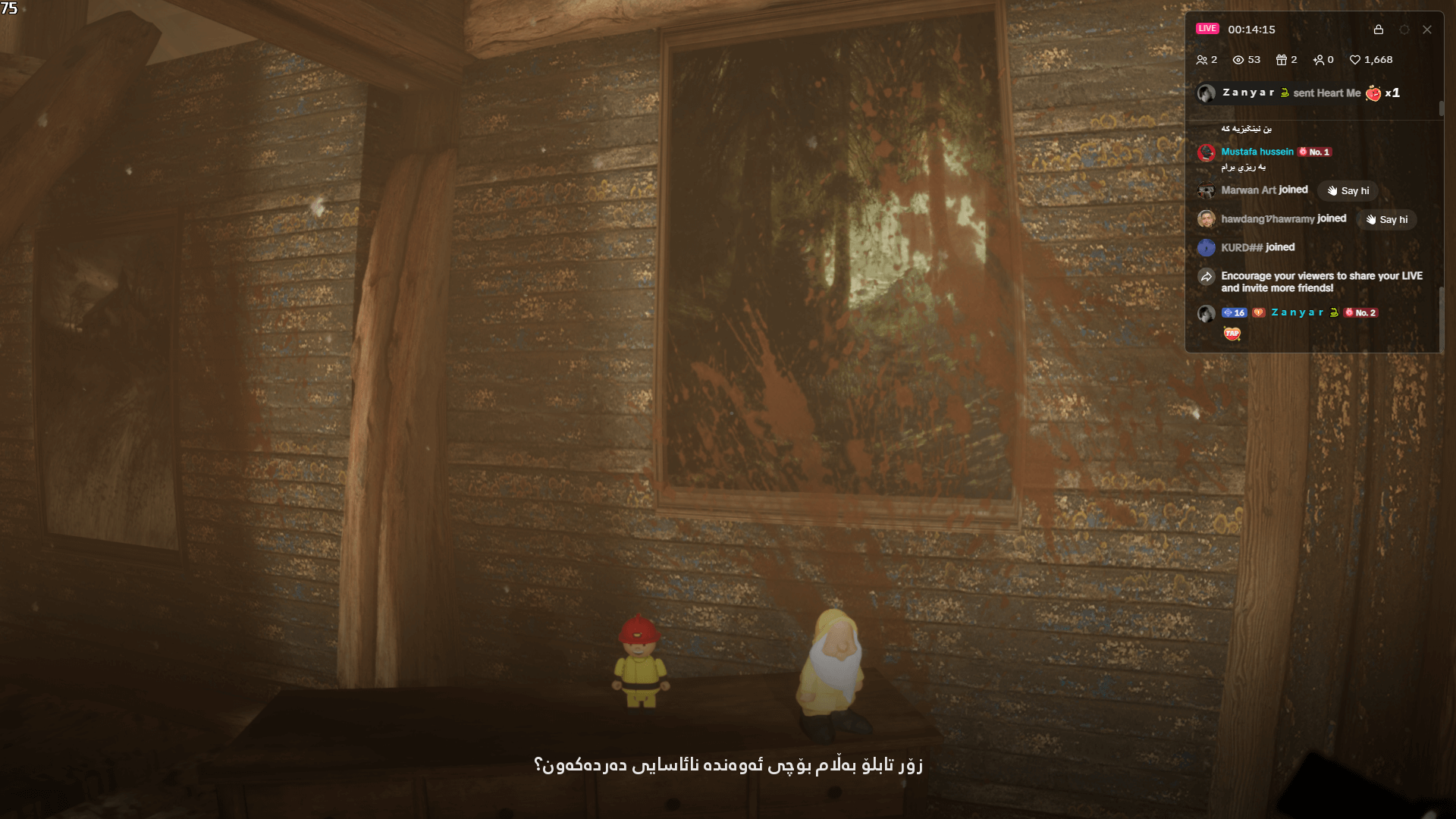Tap the TAP heart sticker from Zanyar
Viewport: 1456px width, 819px height.
[x=1232, y=334]
